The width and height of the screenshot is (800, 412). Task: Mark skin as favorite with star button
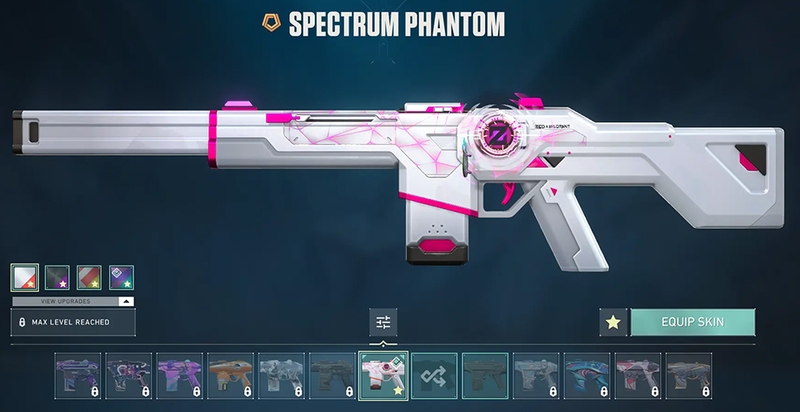pos(613,322)
